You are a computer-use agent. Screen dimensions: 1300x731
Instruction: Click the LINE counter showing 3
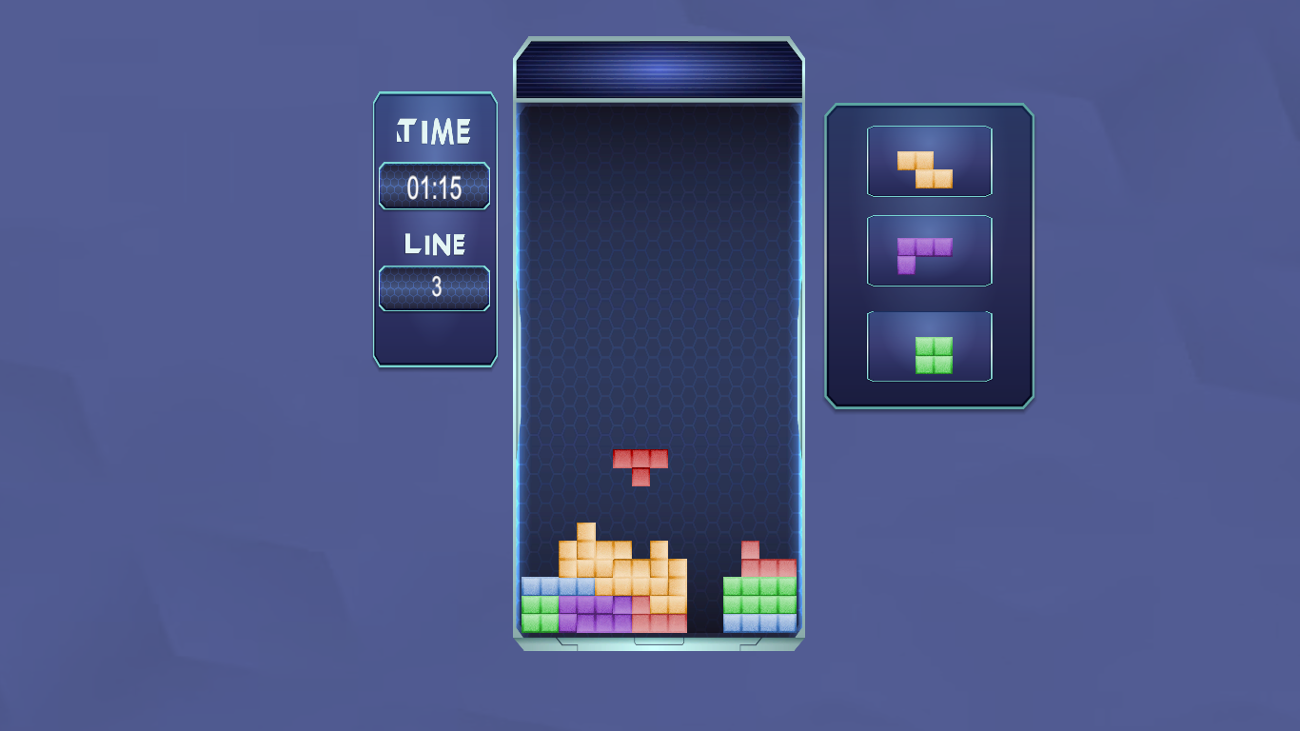[434, 289]
